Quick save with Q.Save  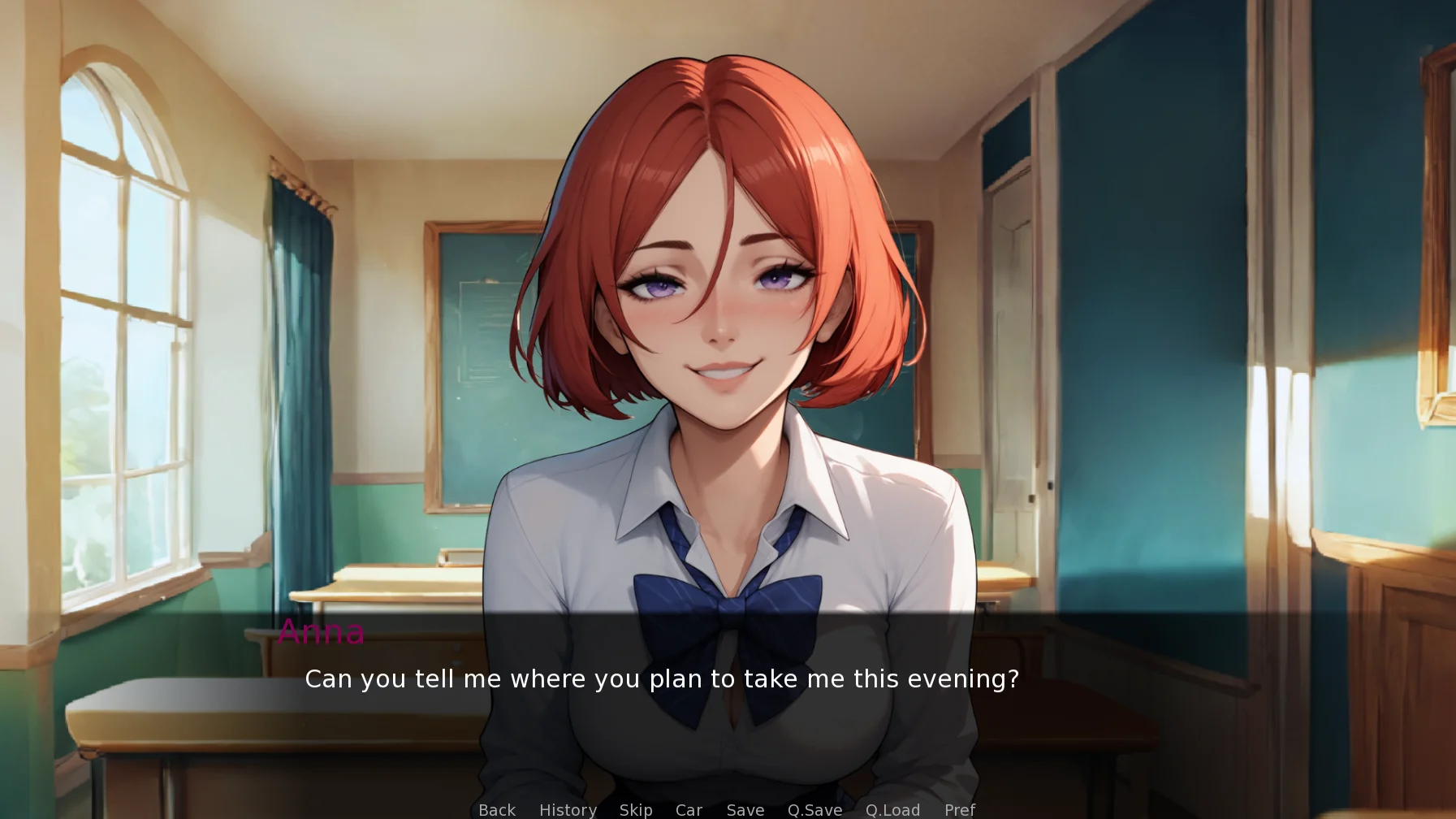pyautogui.click(x=814, y=809)
